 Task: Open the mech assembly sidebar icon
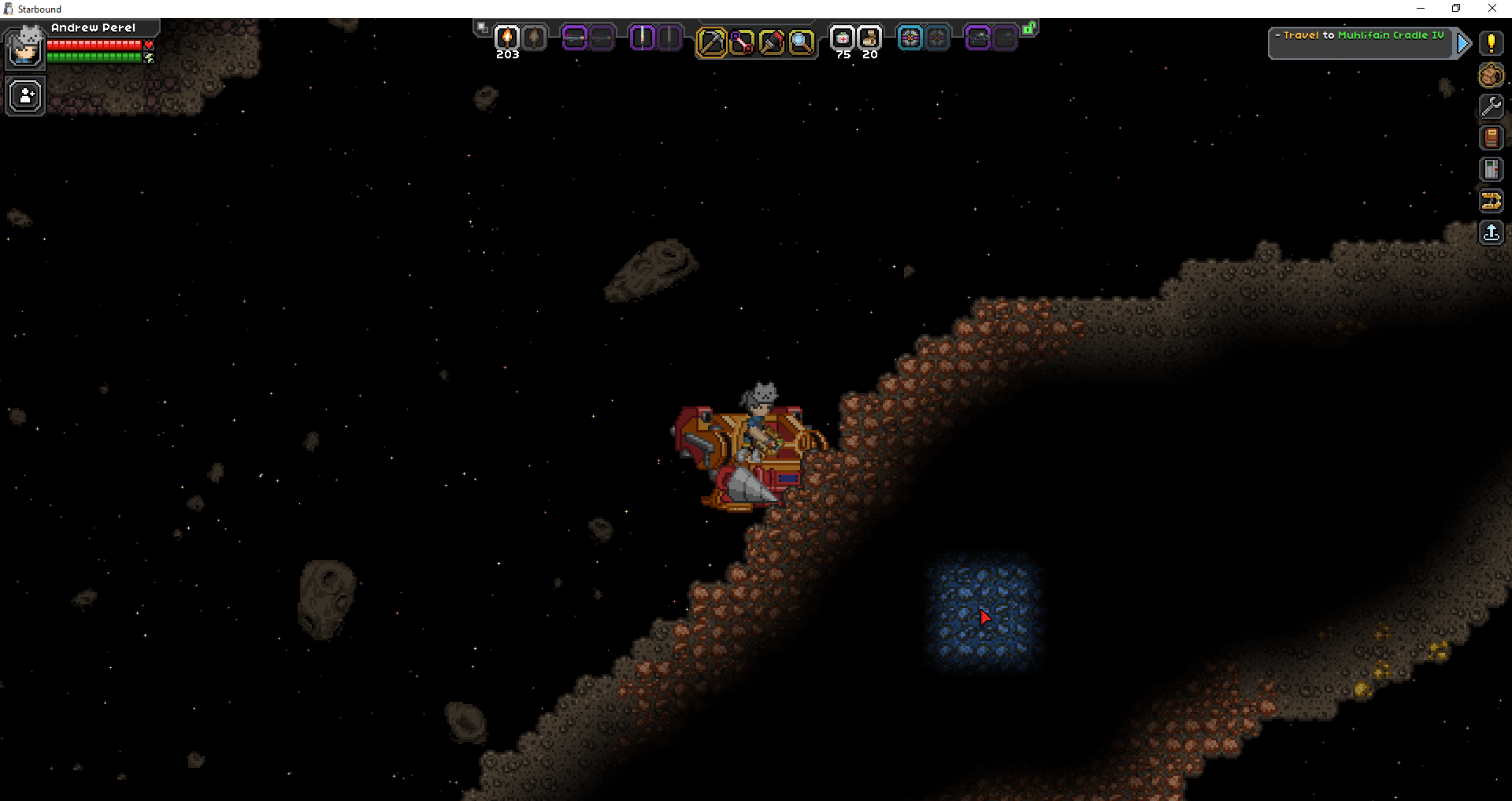[x=1492, y=201]
